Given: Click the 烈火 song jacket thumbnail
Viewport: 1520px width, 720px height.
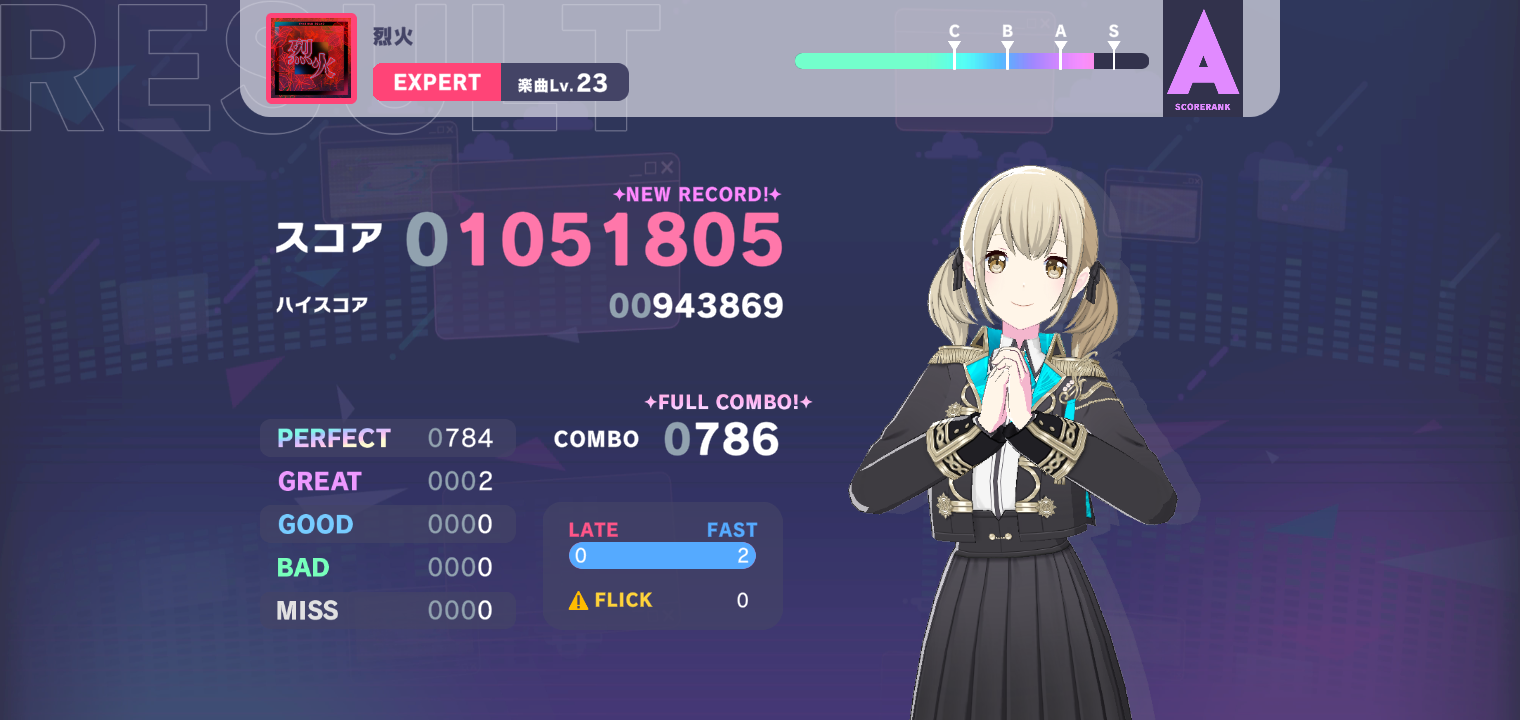Looking at the screenshot, I should pyautogui.click(x=311, y=58).
